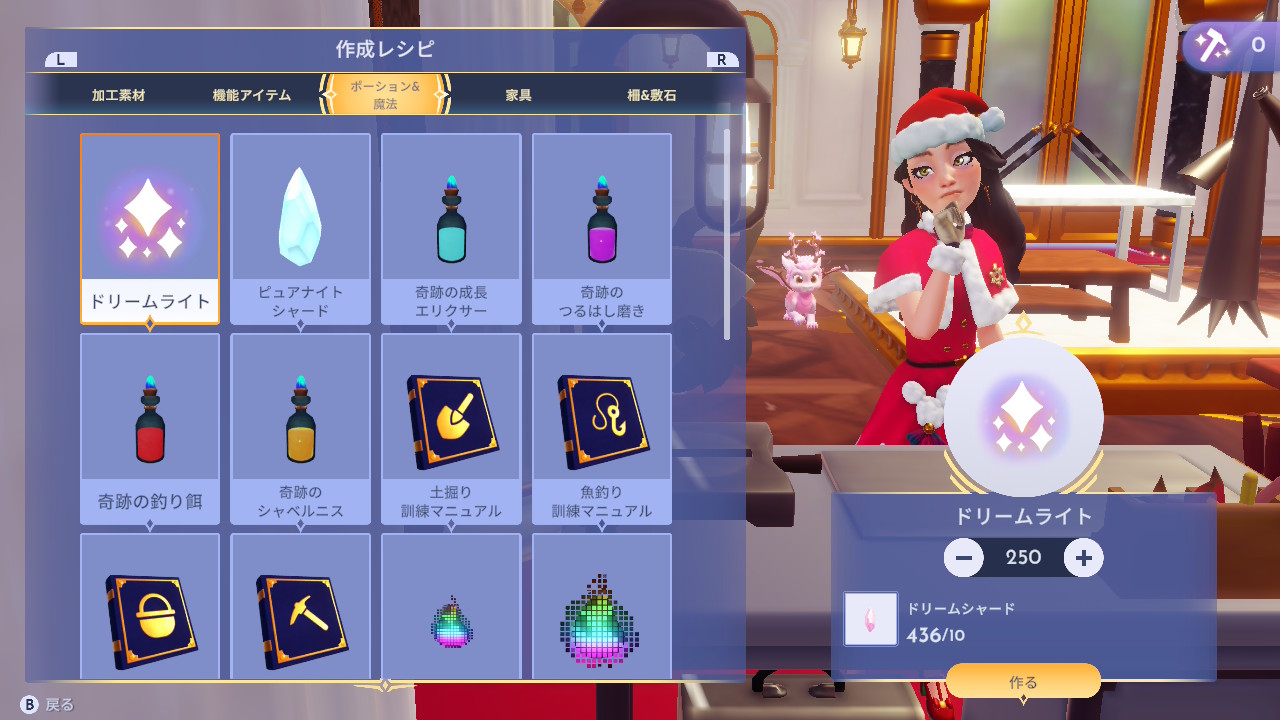Image resolution: width=1280 pixels, height=720 pixels.
Task: Choose the 奇跡のシャベルニス yellow potion
Action: (x=300, y=428)
